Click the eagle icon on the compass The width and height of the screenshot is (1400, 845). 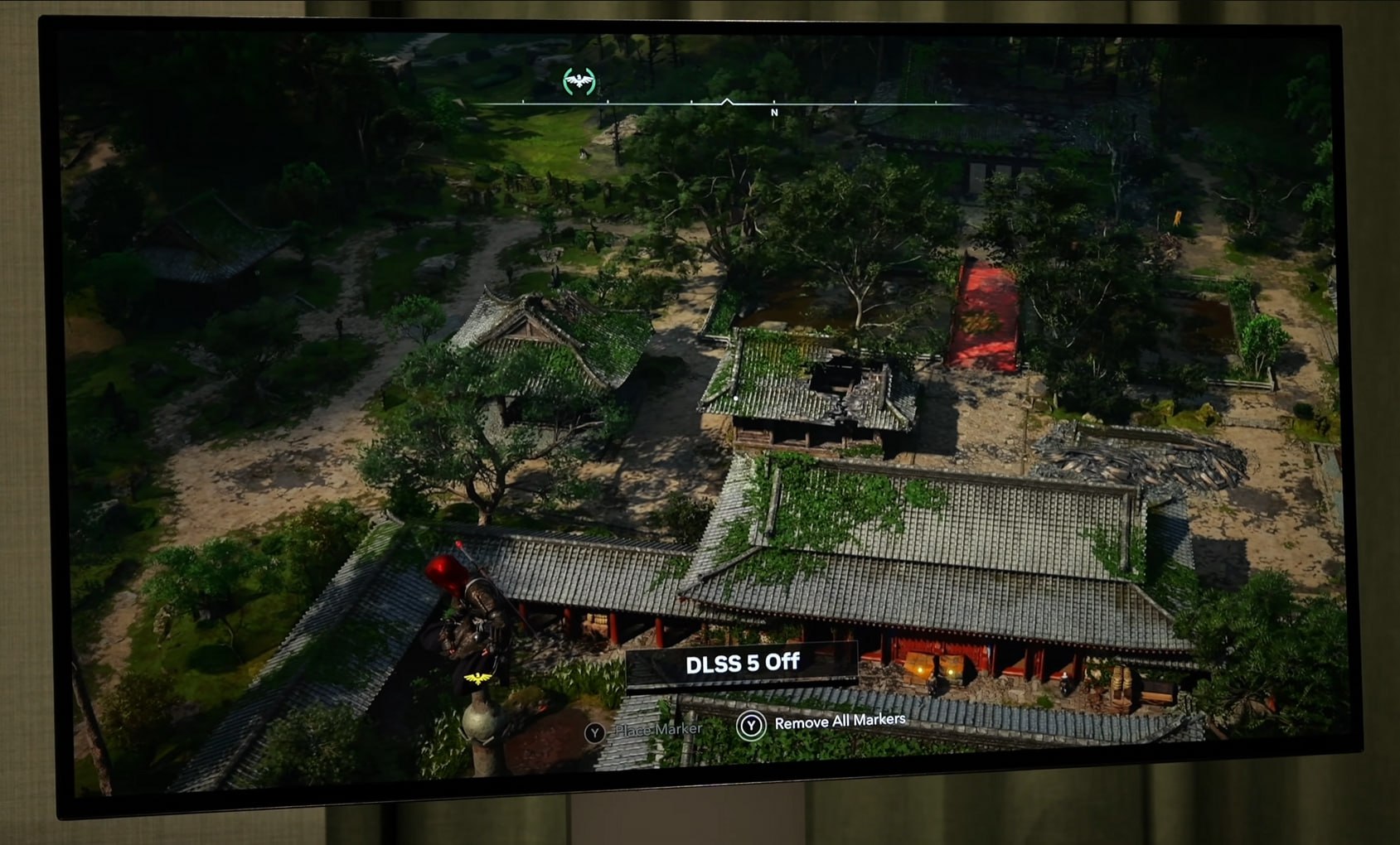pyautogui.click(x=579, y=81)
